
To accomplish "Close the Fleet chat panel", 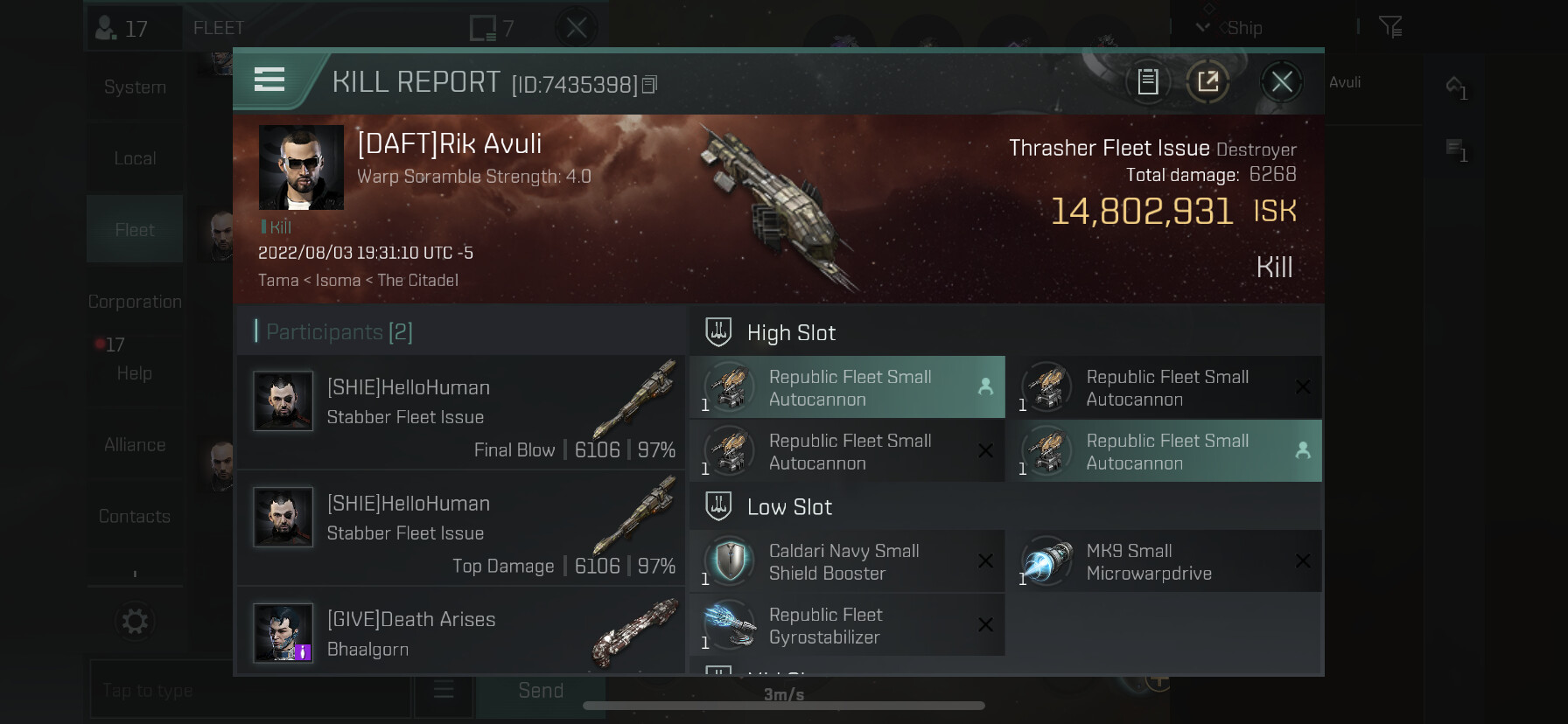I will (x=576, y=28).
